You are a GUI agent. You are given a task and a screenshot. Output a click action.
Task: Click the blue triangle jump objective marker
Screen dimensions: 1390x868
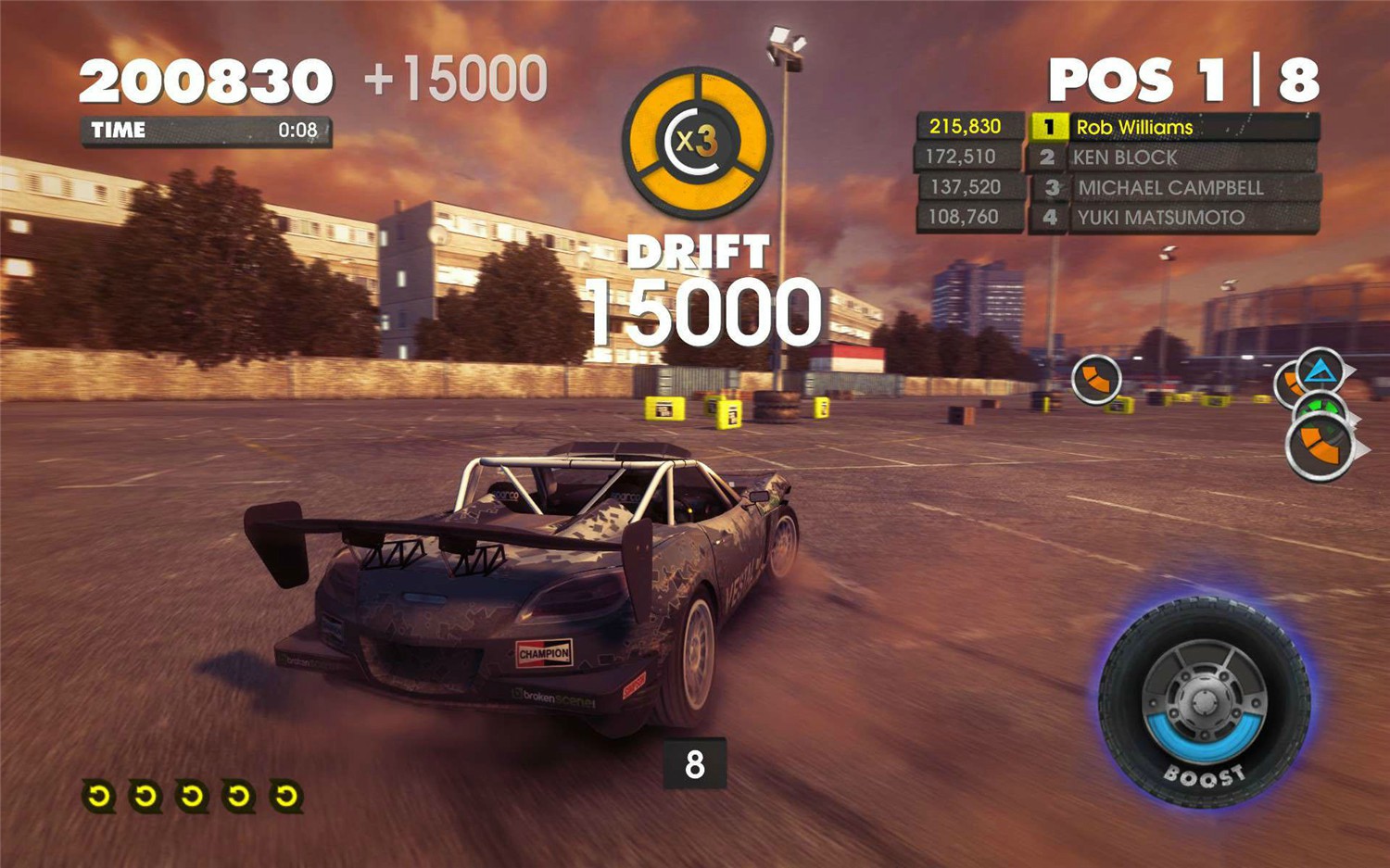coord(1321,371)
